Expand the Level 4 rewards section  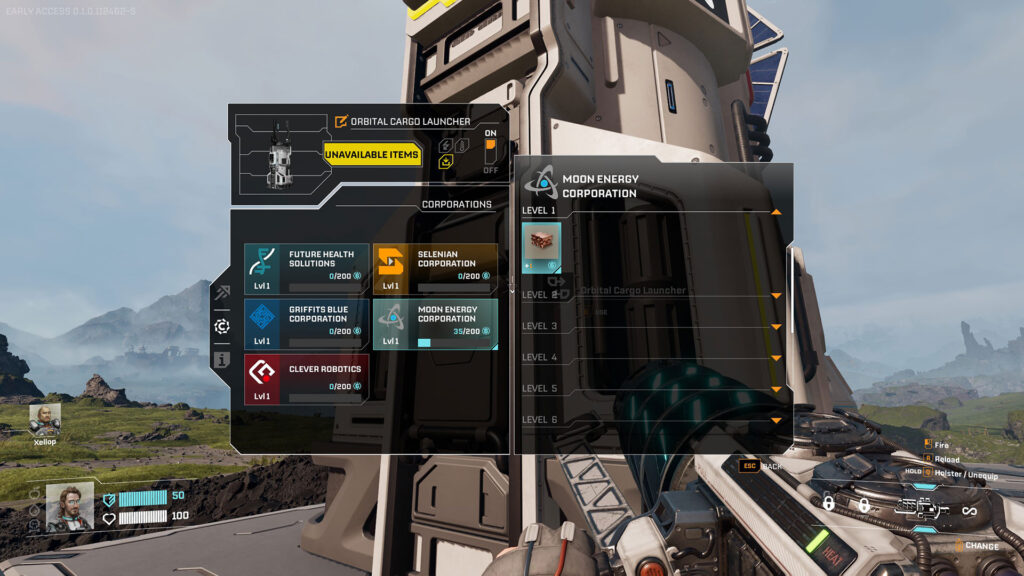pyautogui.click(x=776, y=358)
